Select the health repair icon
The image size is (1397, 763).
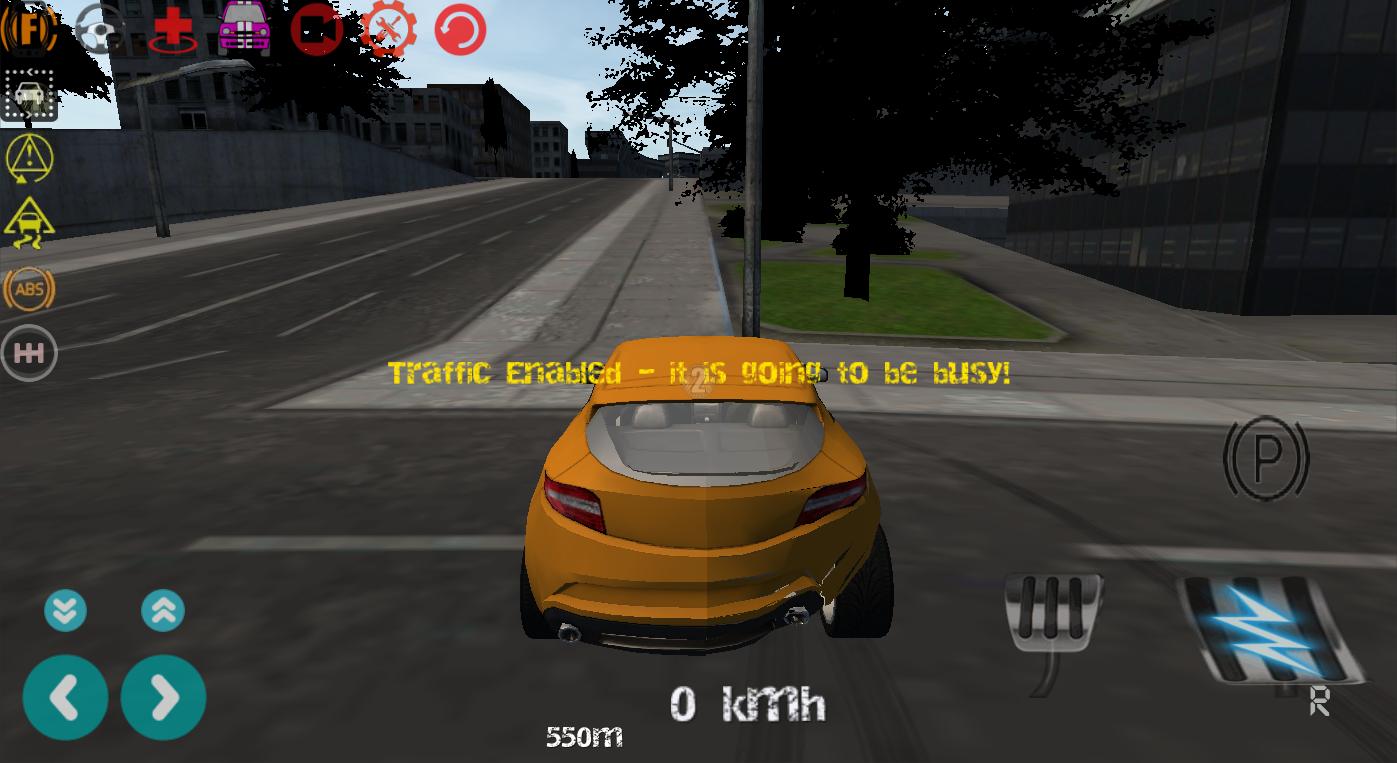point(171,28)
